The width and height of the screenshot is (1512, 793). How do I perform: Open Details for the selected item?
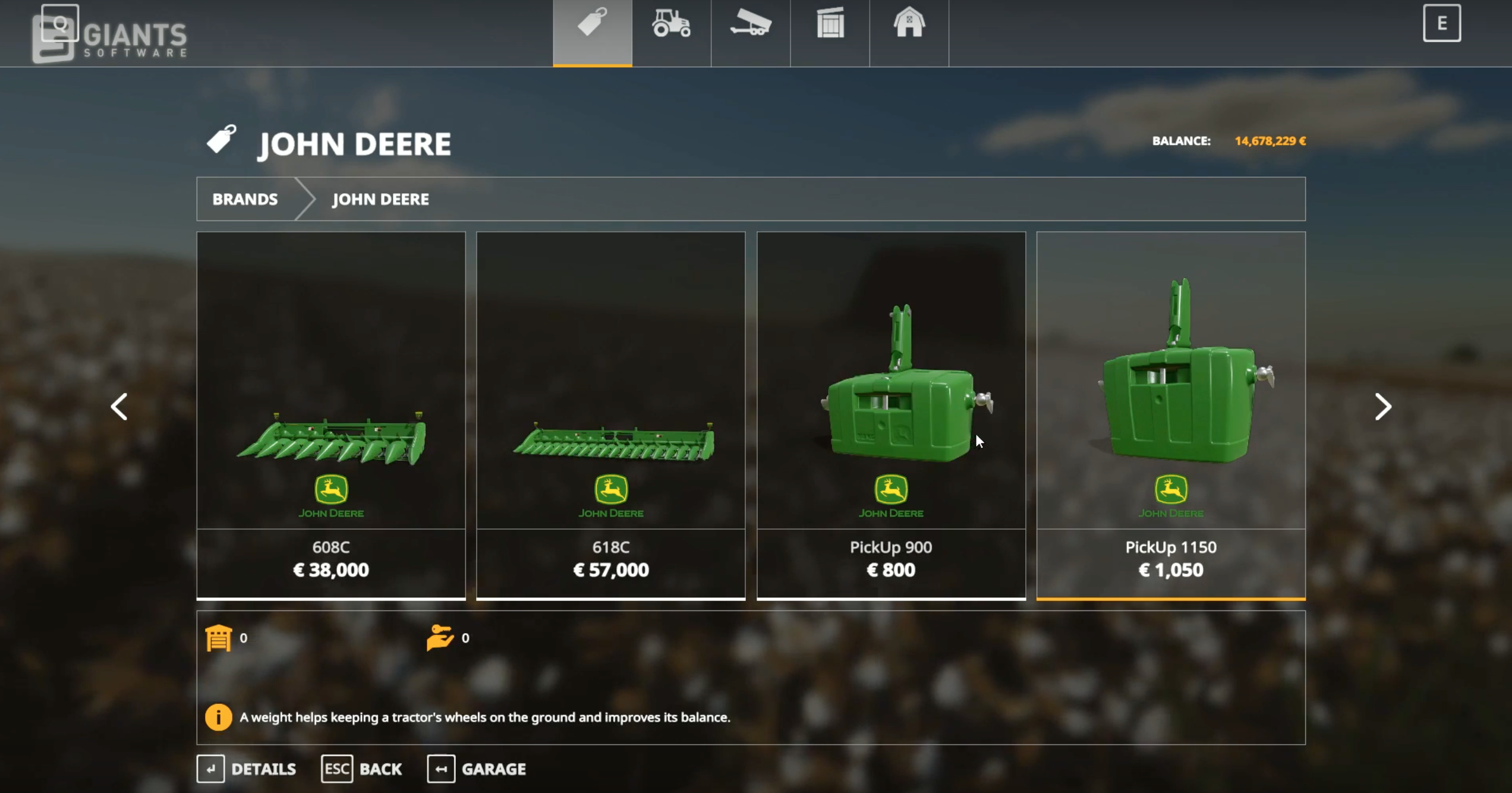point(247,769)
